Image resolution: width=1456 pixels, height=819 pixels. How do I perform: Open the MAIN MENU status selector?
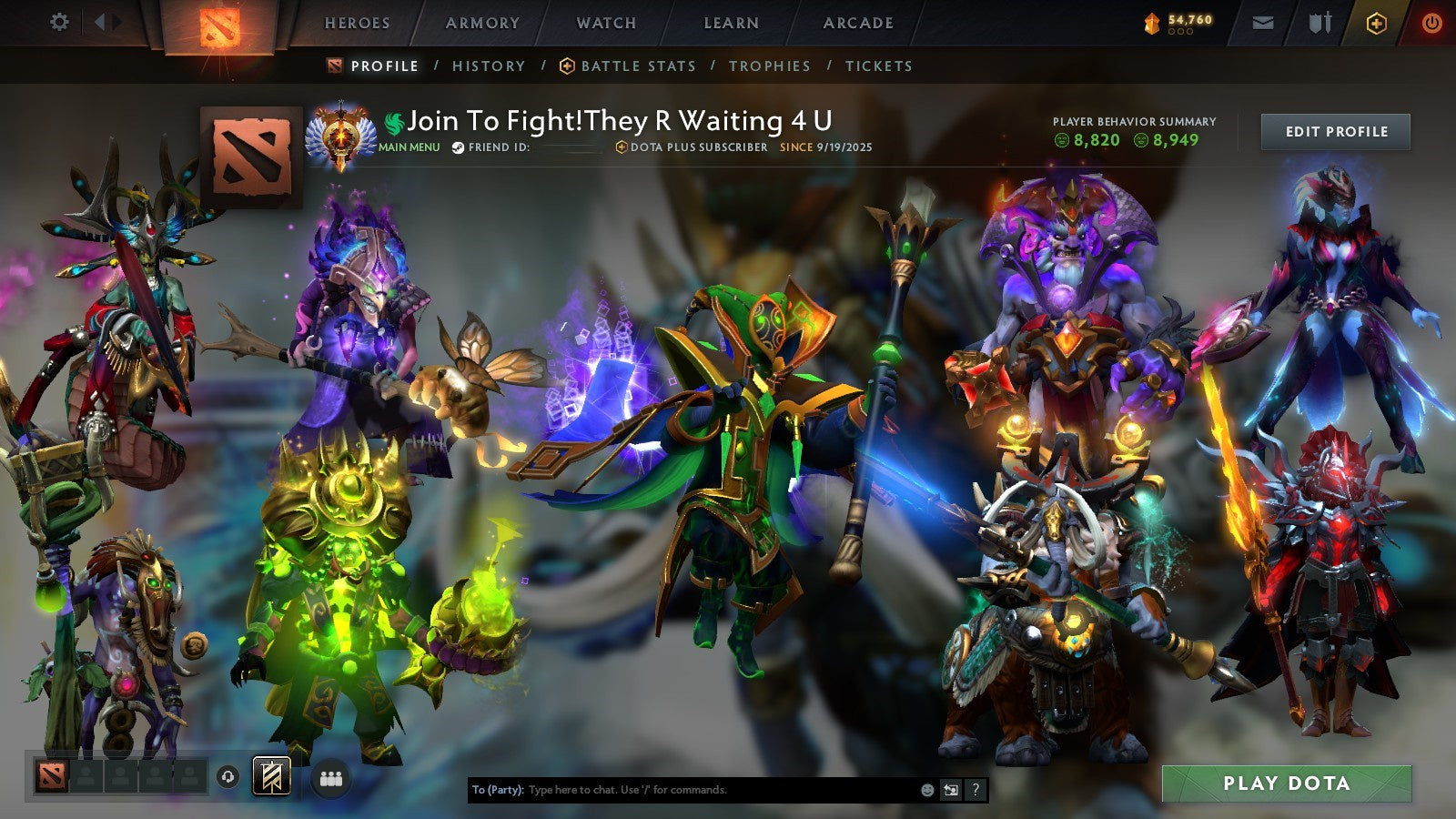click(407, 148)
